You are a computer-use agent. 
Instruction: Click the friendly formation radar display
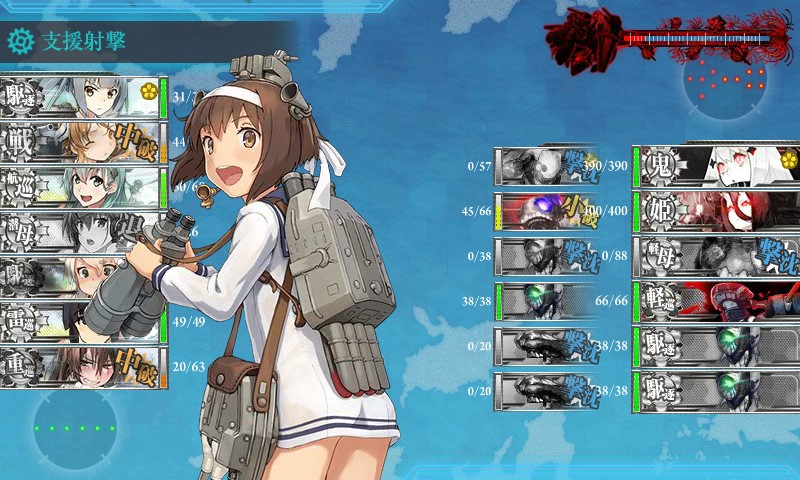[x=75, y=428]
